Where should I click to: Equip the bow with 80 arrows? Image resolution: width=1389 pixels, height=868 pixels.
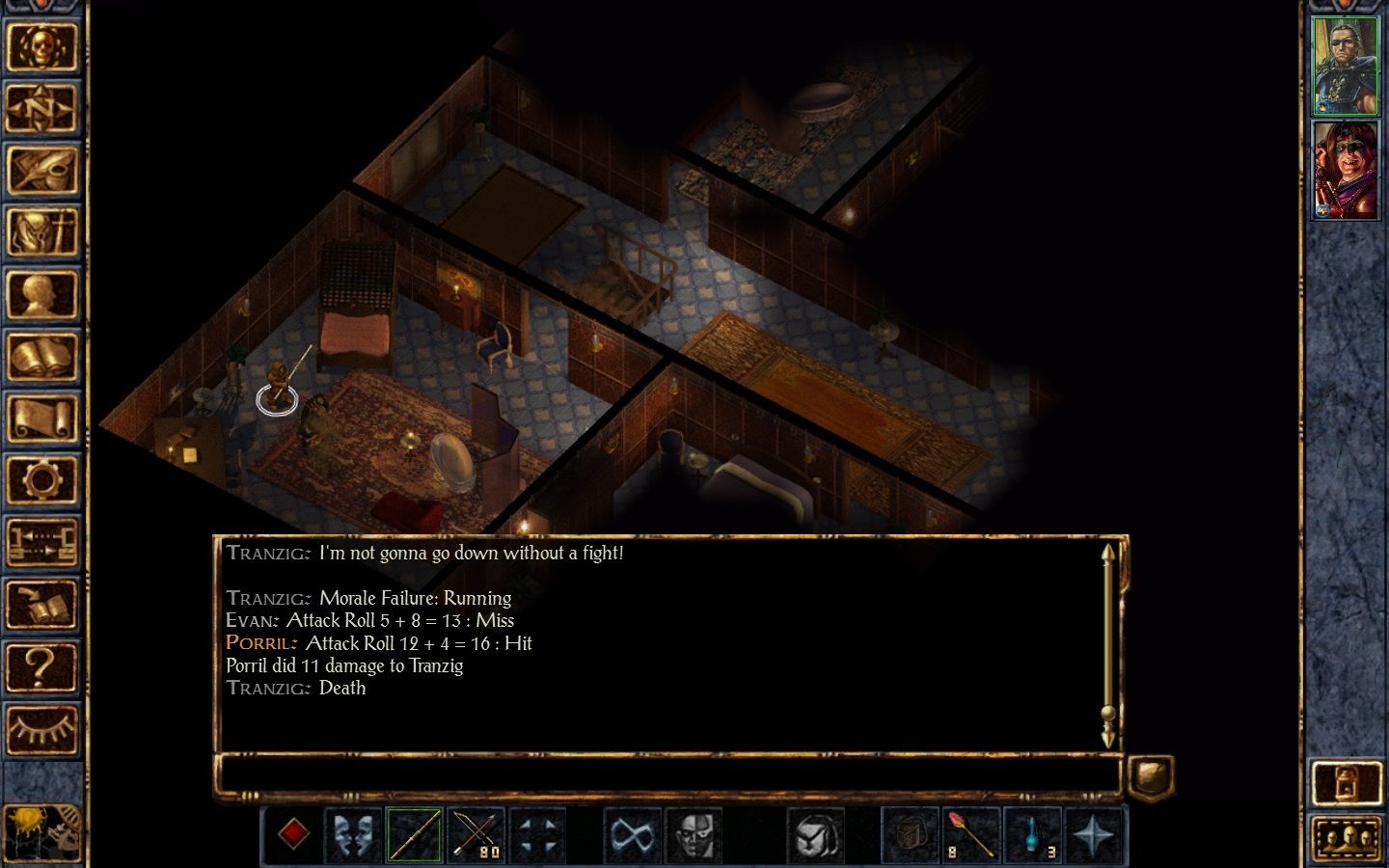tap(477, 834)
